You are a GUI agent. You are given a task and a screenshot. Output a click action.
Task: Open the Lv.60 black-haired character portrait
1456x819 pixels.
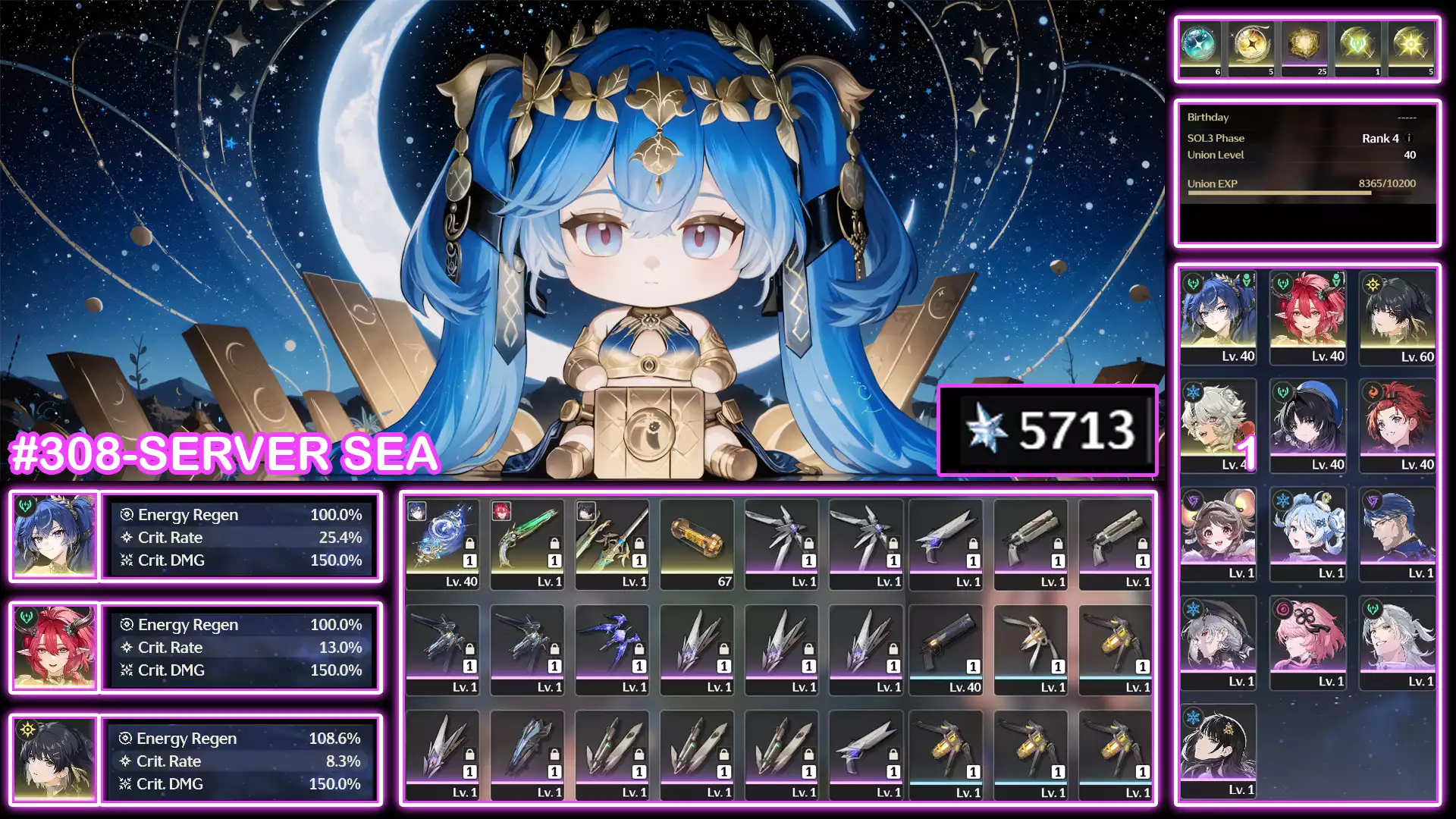click(1398, 315)
